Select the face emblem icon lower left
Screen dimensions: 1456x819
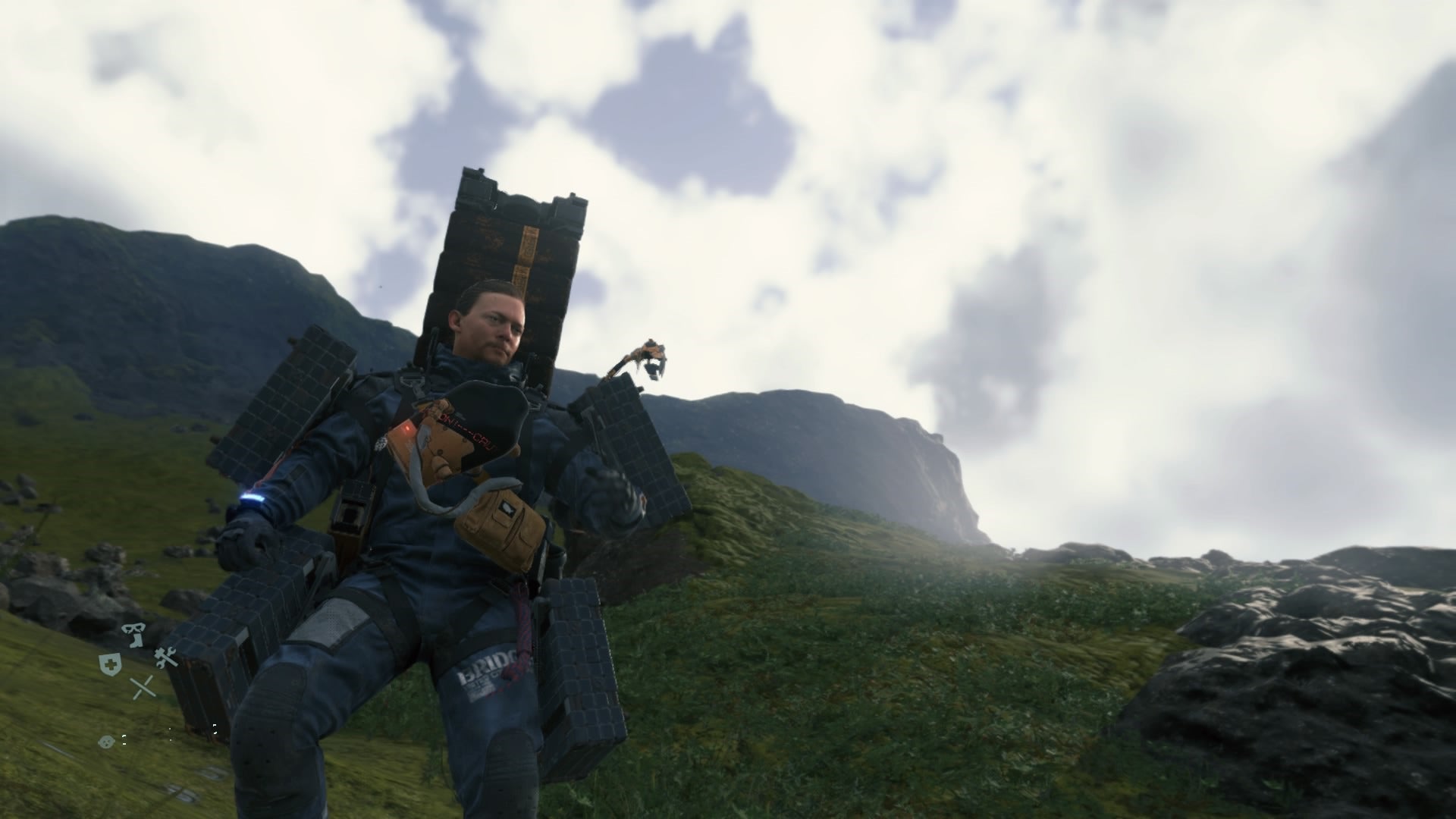click(x=106, y=742)
